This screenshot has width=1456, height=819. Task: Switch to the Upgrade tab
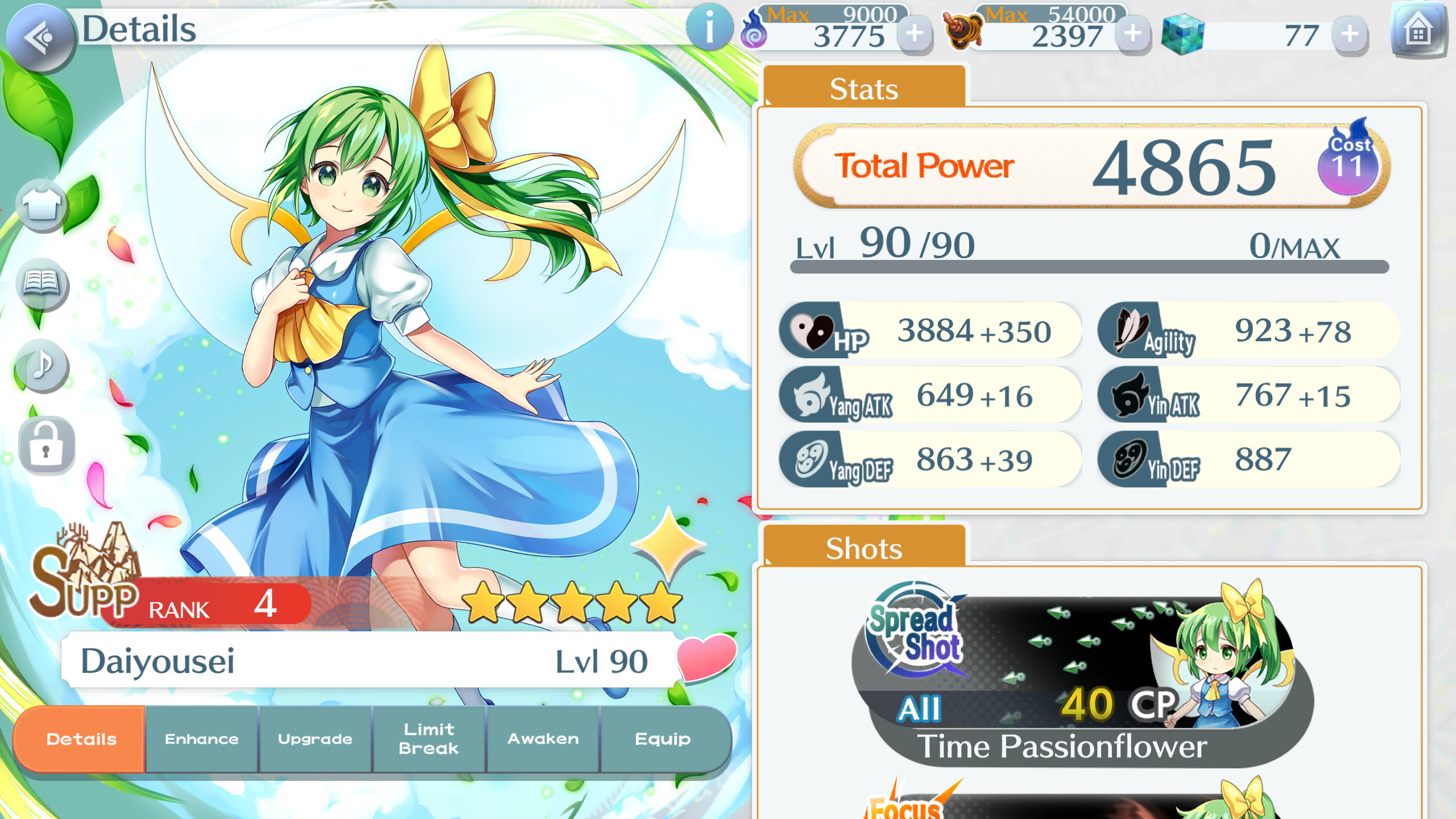pos(315,739)
